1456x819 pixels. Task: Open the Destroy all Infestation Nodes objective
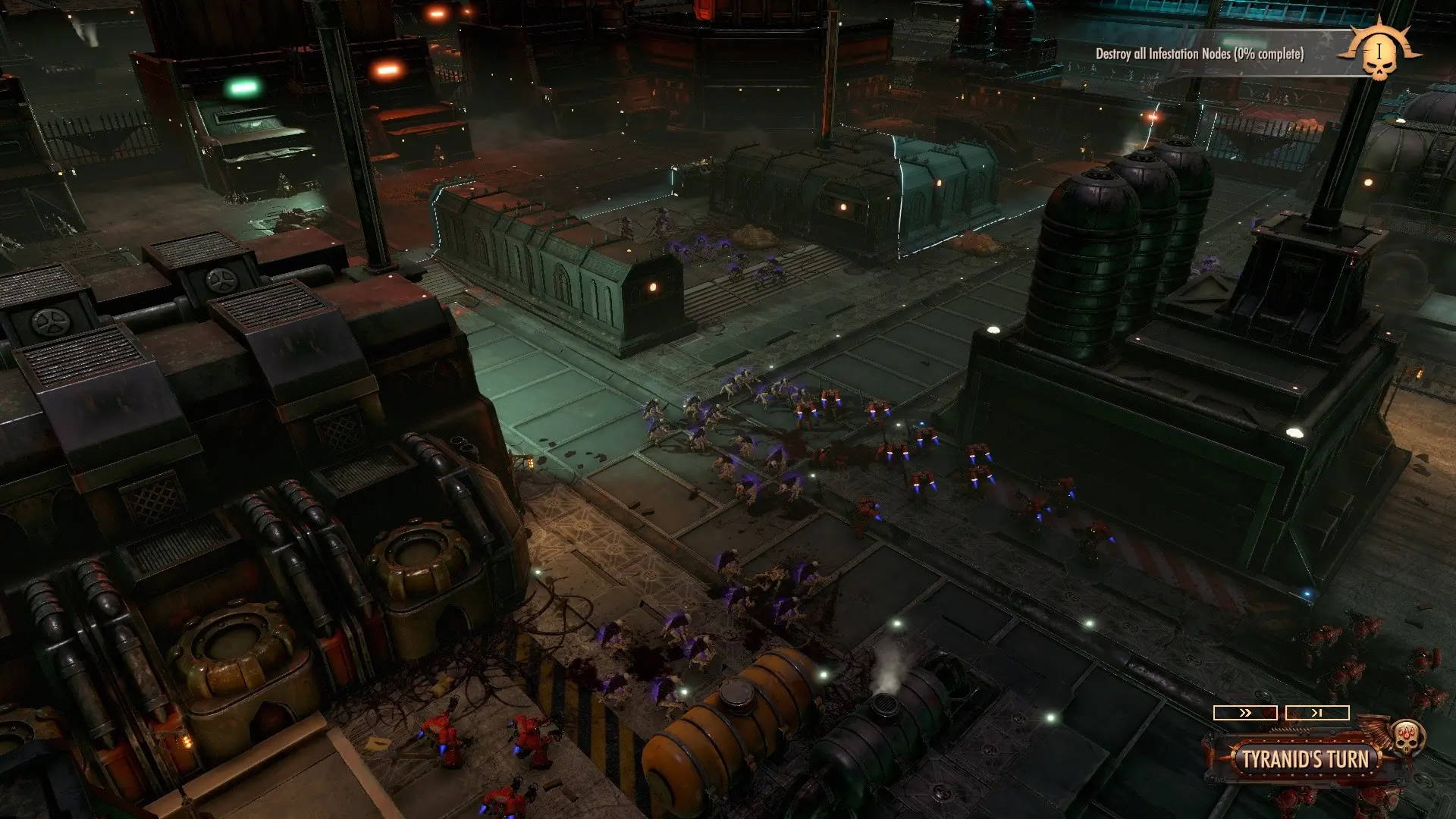tap(1199, 54)
